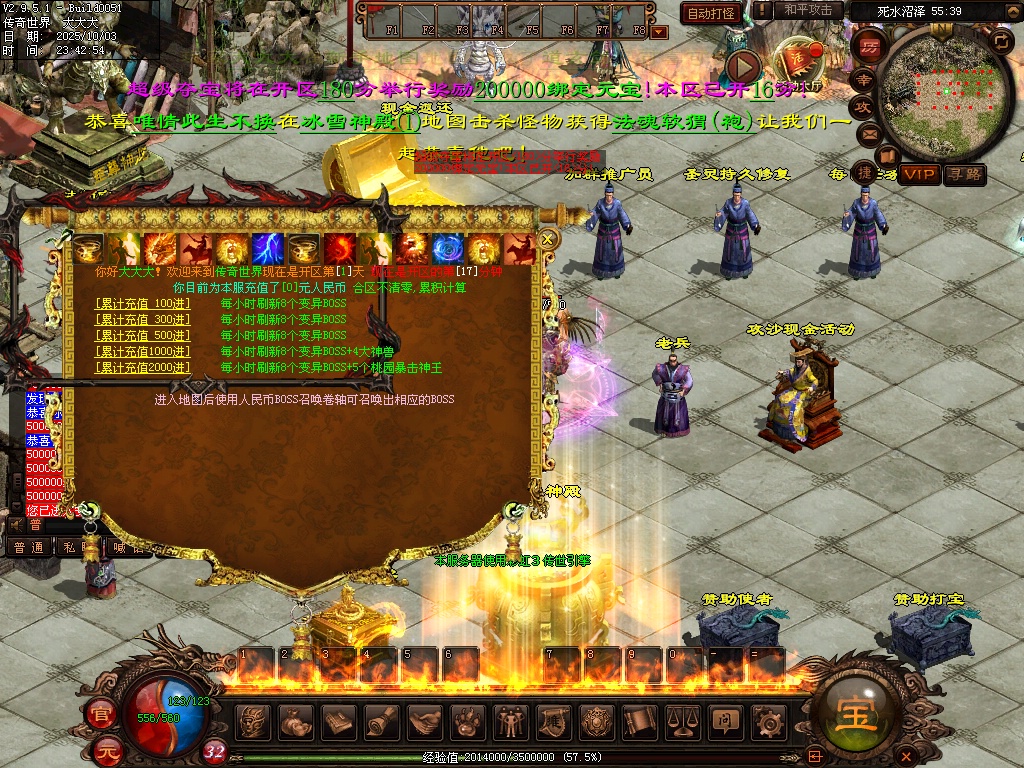Screen dimensions: 1024x768
Task: Close the recharge dialog panel
Action: 547,239
